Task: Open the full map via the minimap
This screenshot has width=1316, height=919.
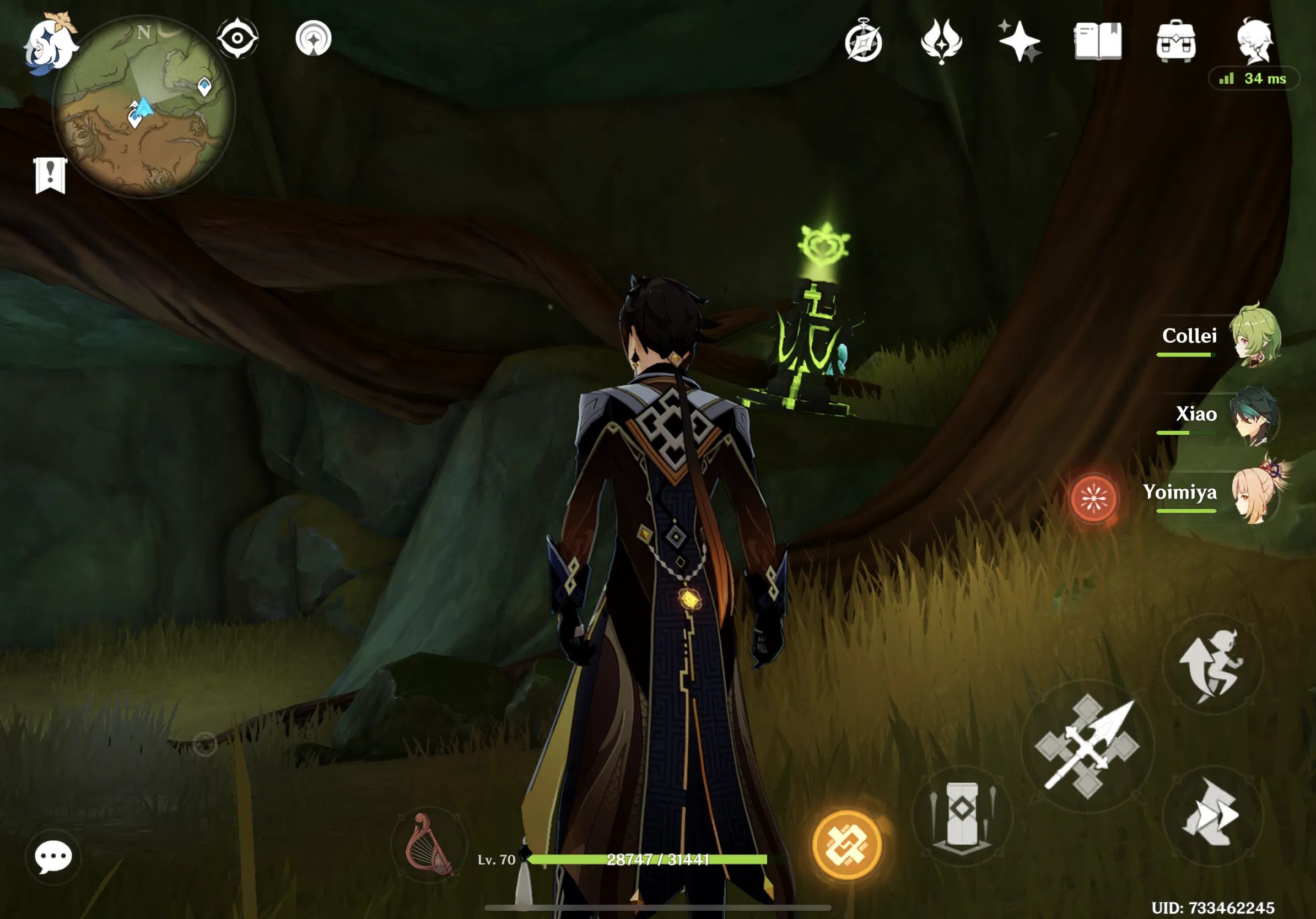Action: (143, 109)
